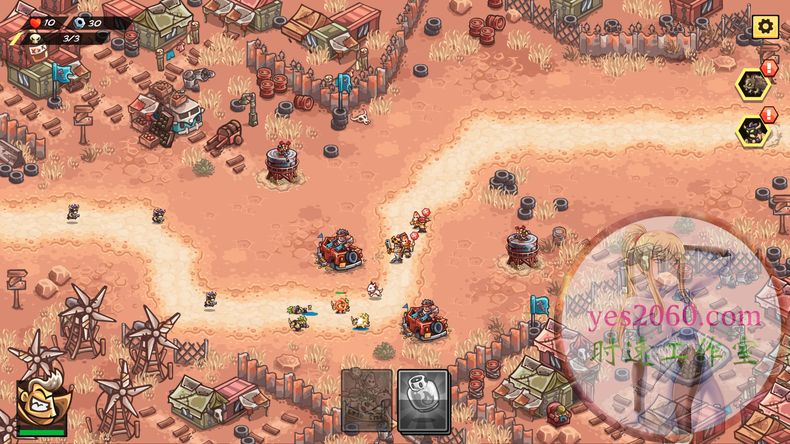Open the gear settings menu
This screenshot has width=790, height=444.
tap(765, 27)
